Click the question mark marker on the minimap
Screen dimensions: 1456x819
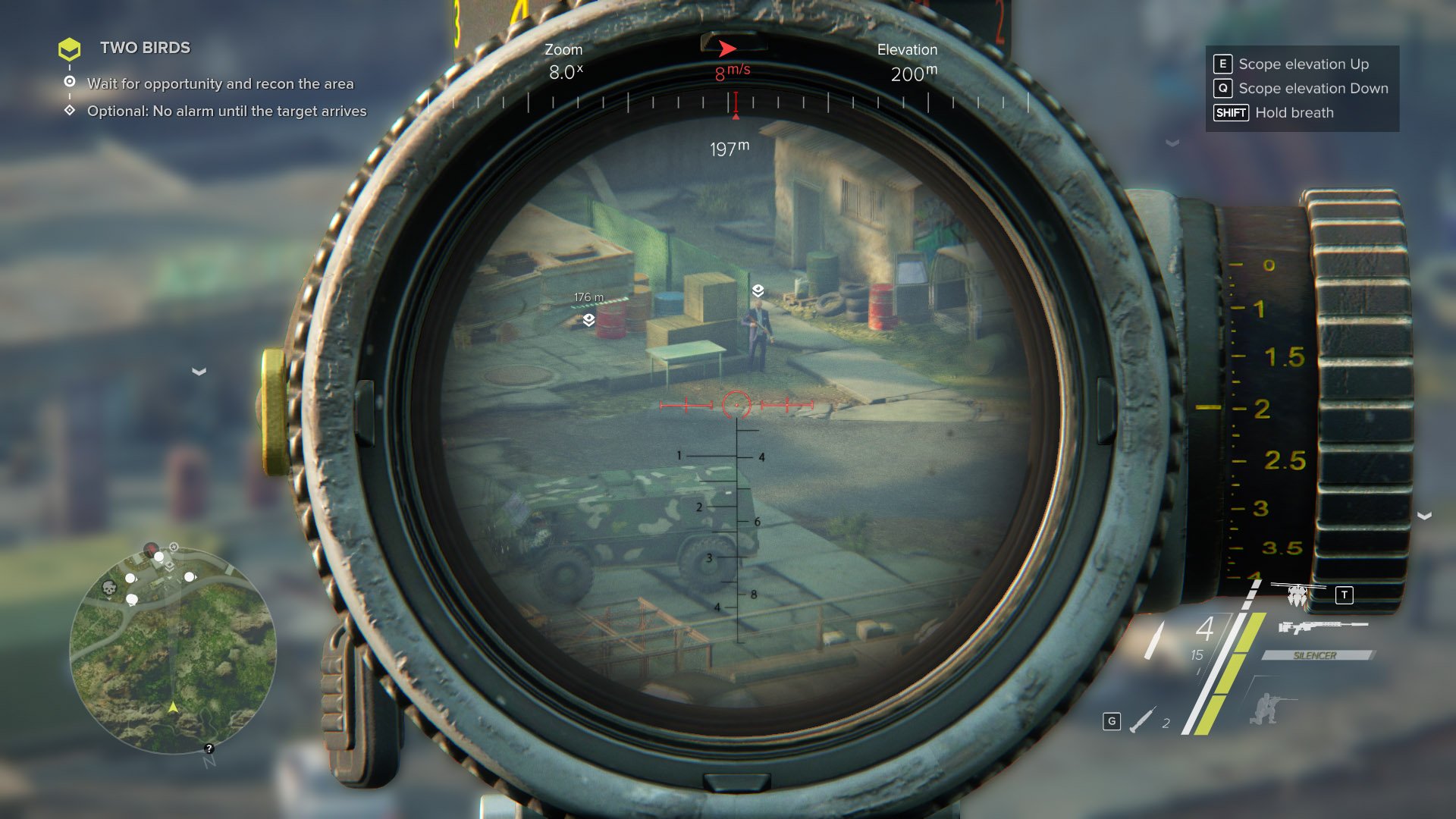click(x=209, y=748)
